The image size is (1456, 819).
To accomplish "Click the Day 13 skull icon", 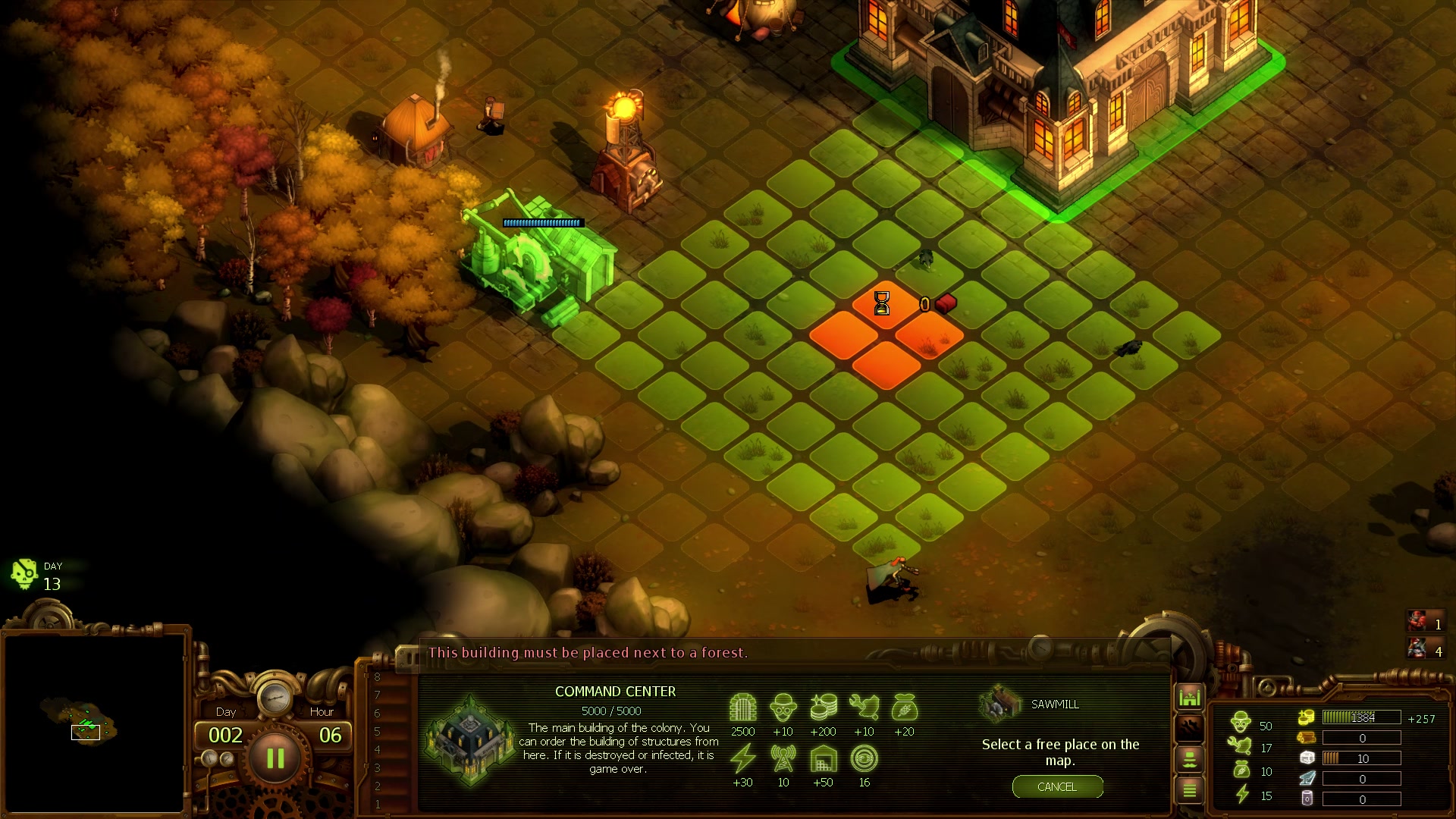I will pyautogui.click(x=25, y=574).
